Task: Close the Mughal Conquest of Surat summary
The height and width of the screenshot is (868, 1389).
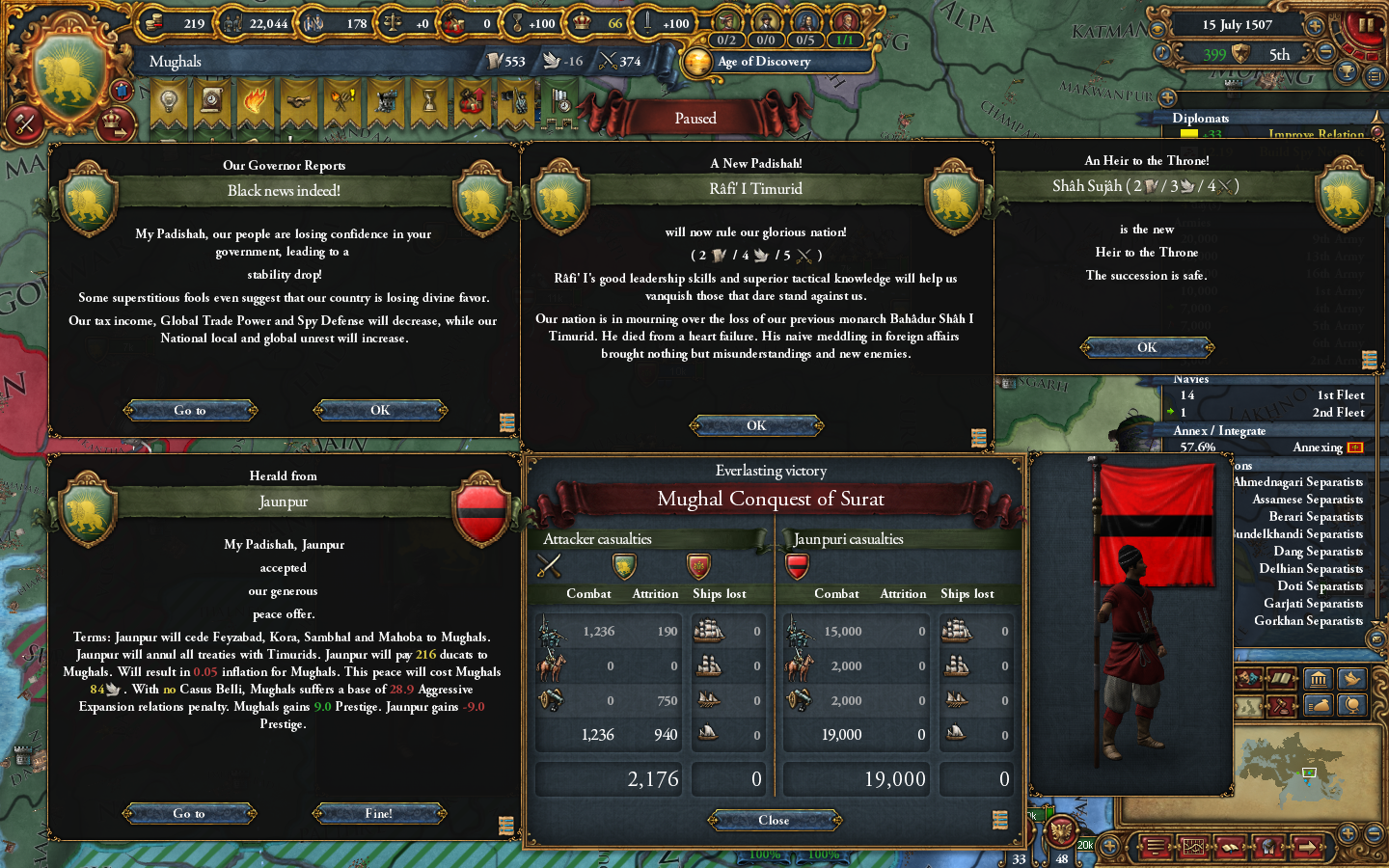Action: point(773,820)
